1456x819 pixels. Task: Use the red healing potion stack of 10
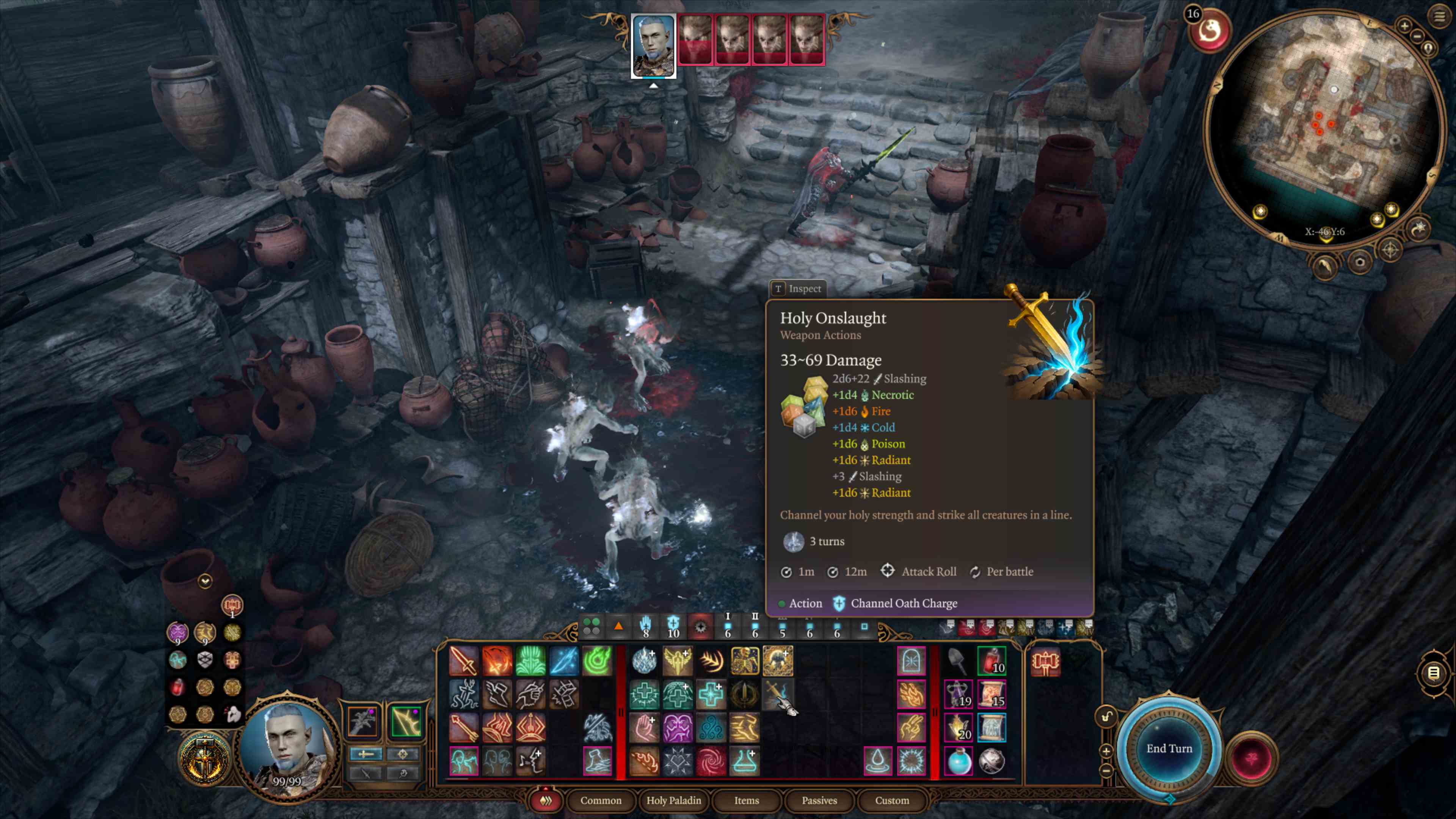[x=992, y=661]
